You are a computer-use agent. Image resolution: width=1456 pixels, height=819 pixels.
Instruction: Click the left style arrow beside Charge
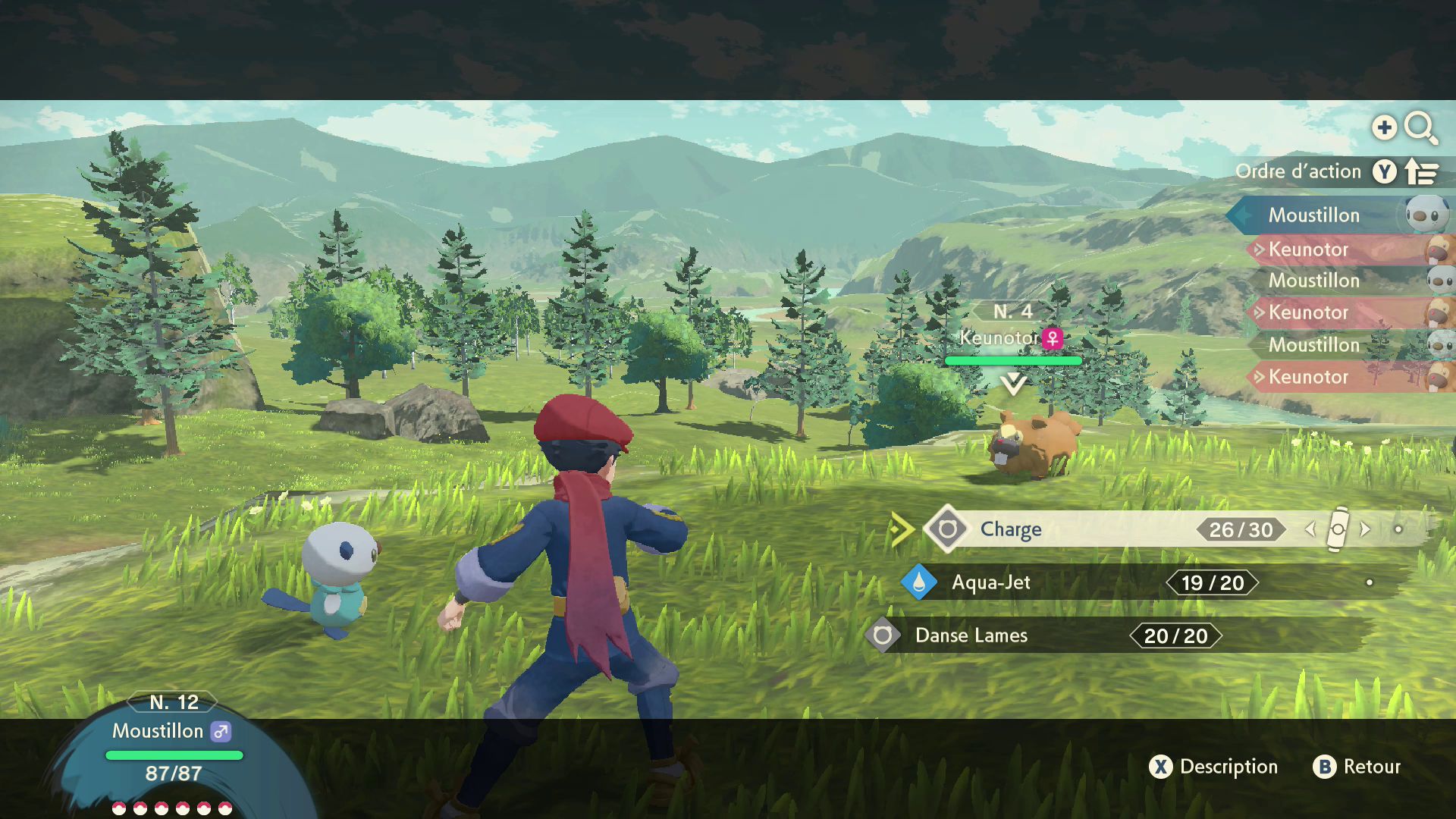(x=1310, y=529)
